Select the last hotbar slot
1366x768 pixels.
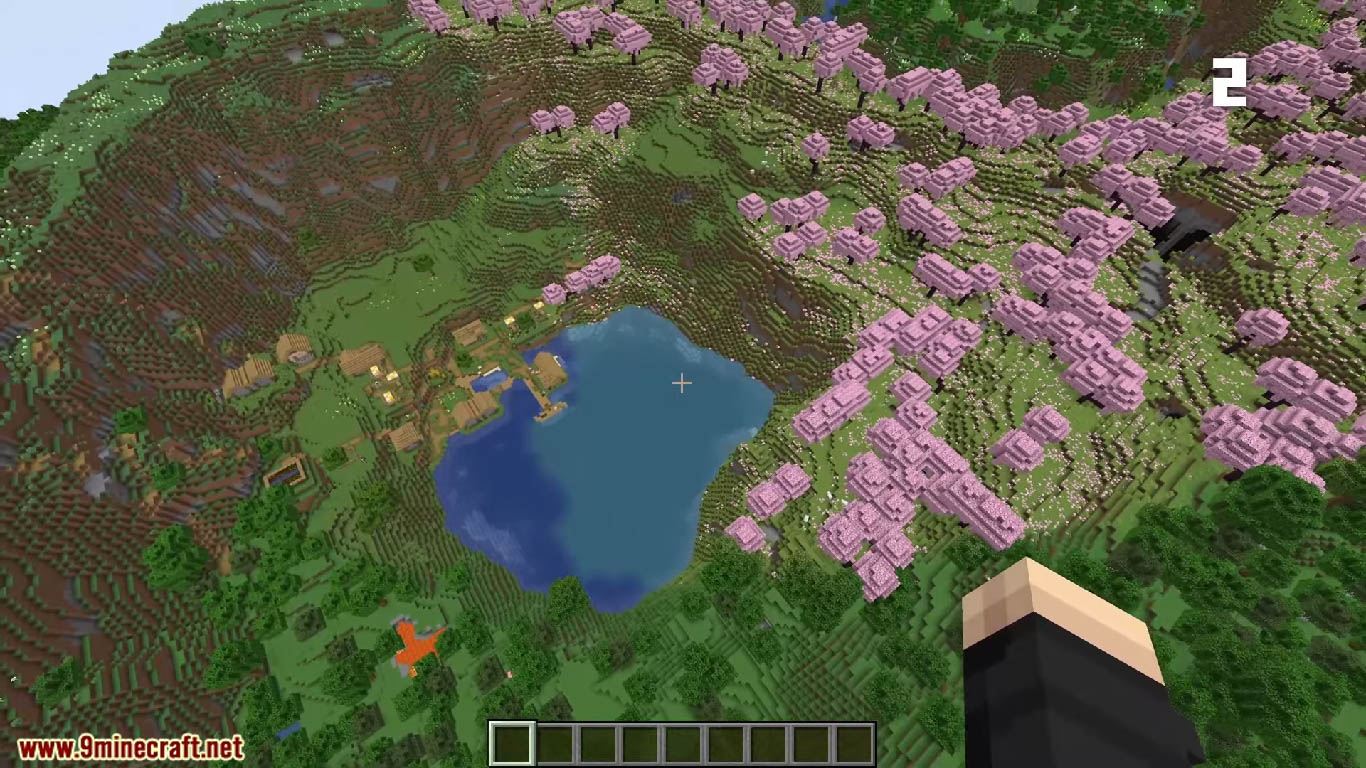tap(856, 740)
